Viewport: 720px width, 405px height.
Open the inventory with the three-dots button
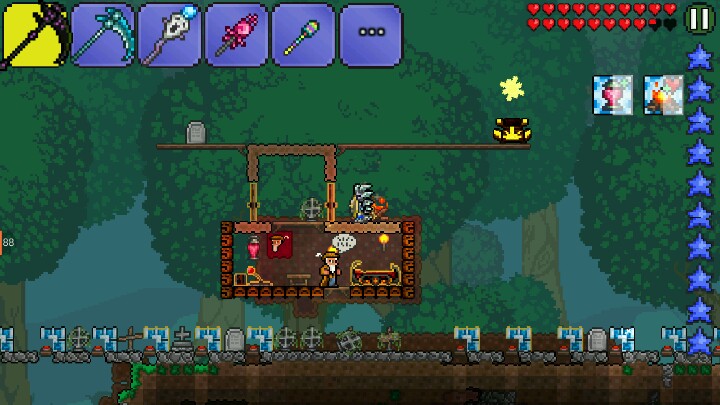[371, 35]
